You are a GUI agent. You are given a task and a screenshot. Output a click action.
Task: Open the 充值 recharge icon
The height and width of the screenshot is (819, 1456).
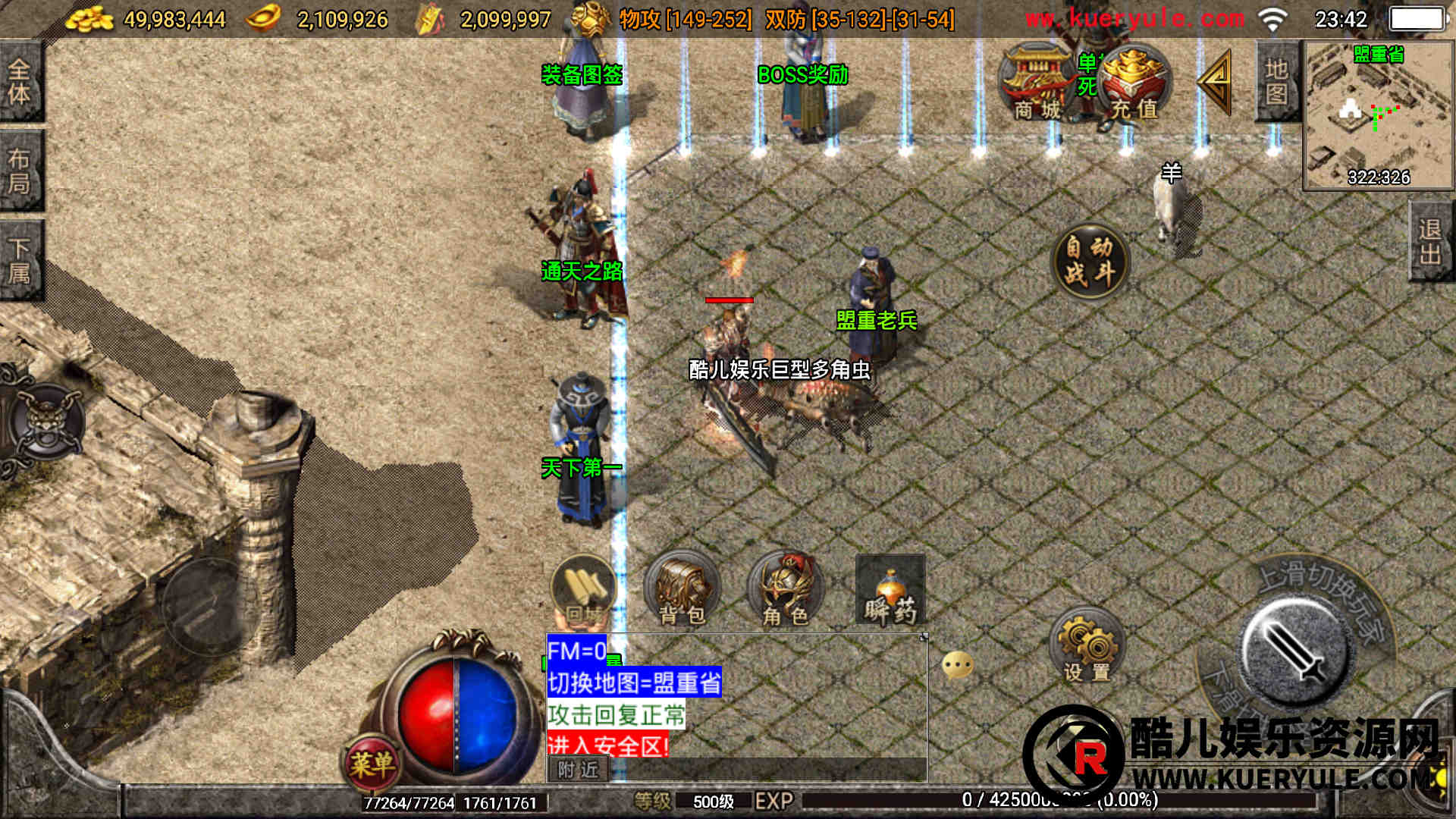(1133, 83)
